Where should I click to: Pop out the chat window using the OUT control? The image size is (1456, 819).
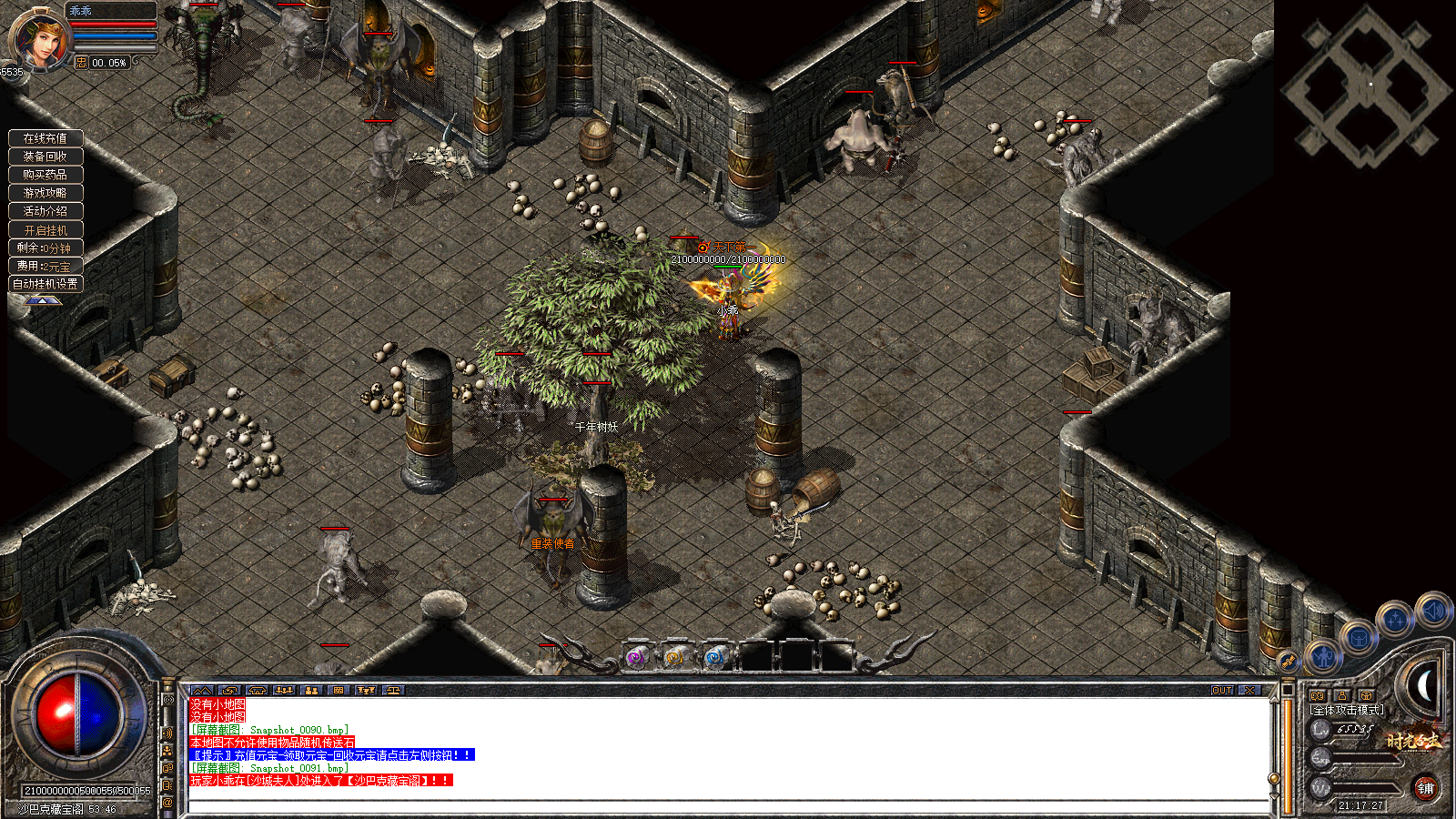tap(1222, 692)
